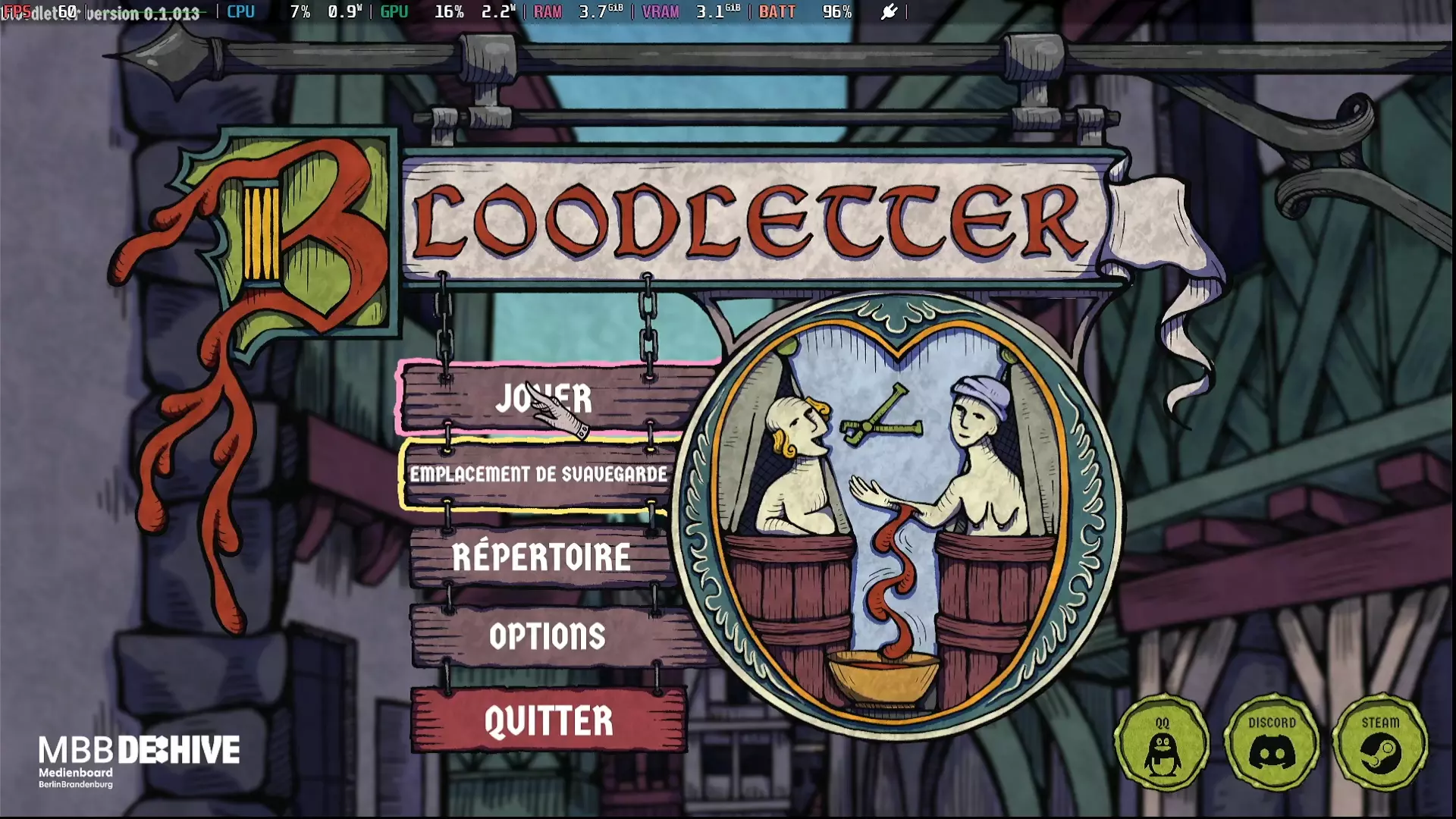Open the Options menu entry
The image size is (1456, 819).
(x=548, y=637)
